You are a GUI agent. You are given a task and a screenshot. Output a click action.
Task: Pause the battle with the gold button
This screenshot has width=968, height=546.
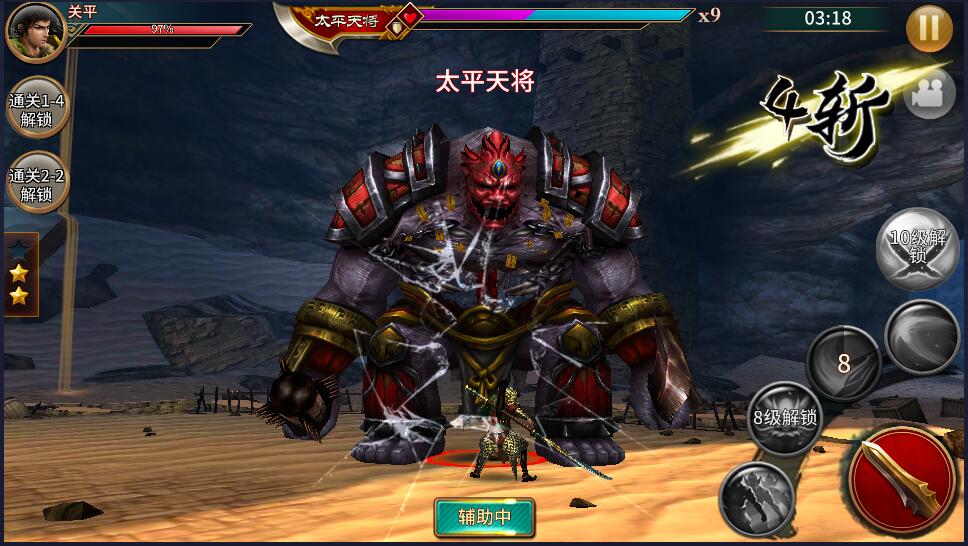pos(929,28)
